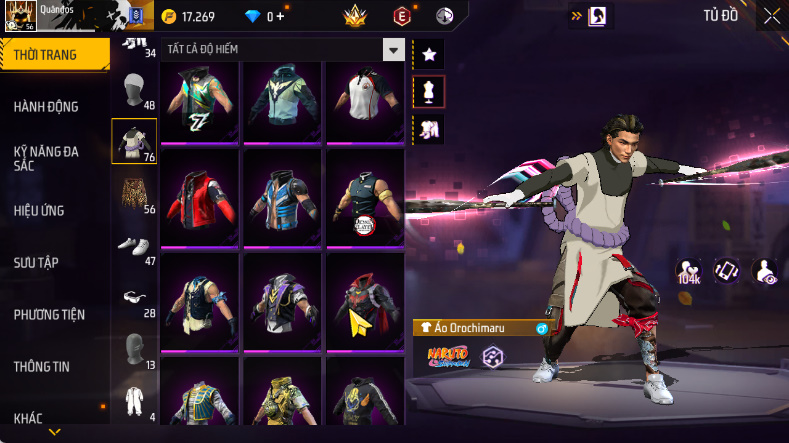
Task: Choose the white shoes category
Action: click(x=133, y=245)
